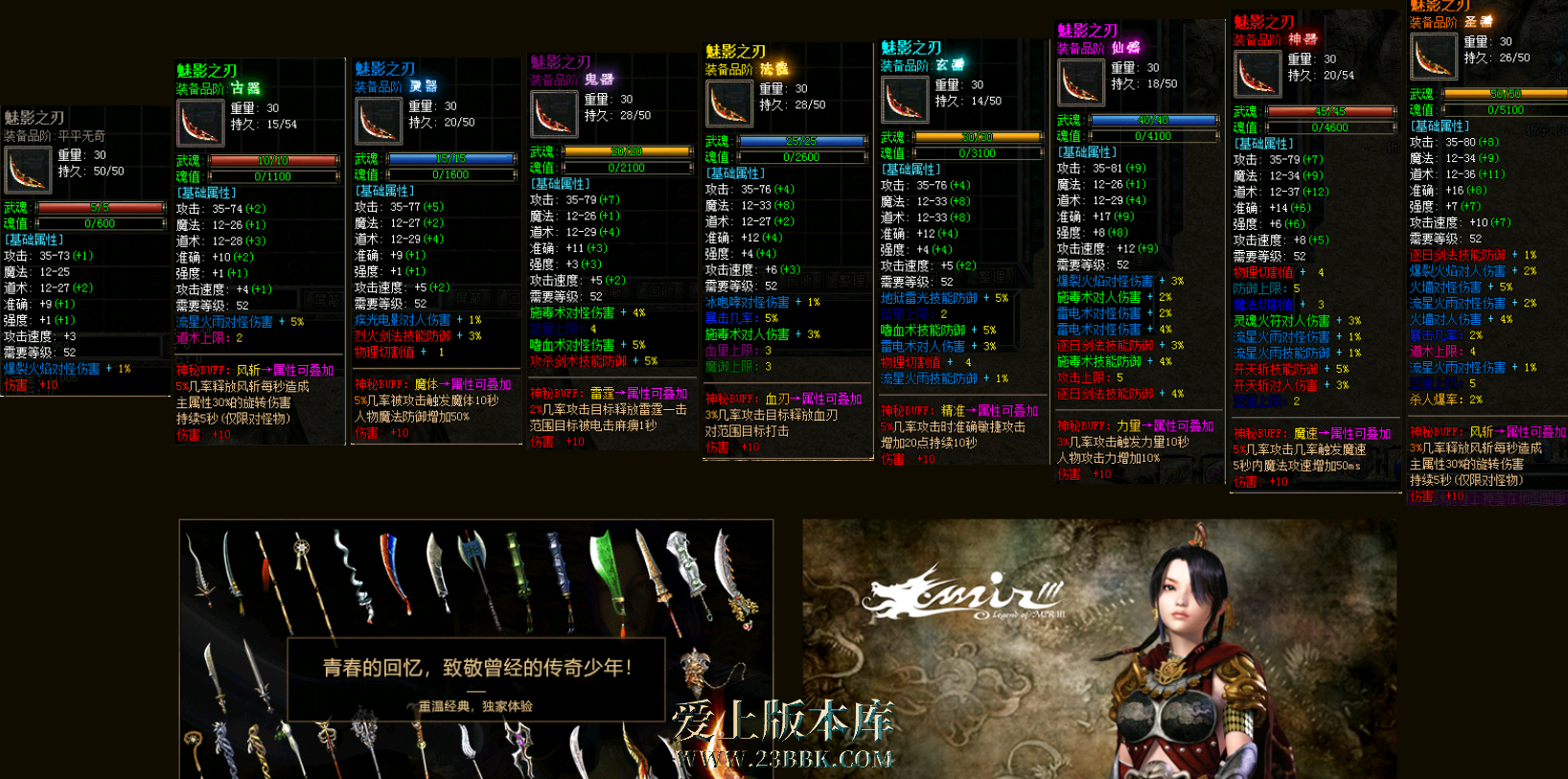Image resolution: width=1568 pixels, height=779 pixels.
Task: Select the weapon icon in the 玄器 panel
Action: point(905,99)
